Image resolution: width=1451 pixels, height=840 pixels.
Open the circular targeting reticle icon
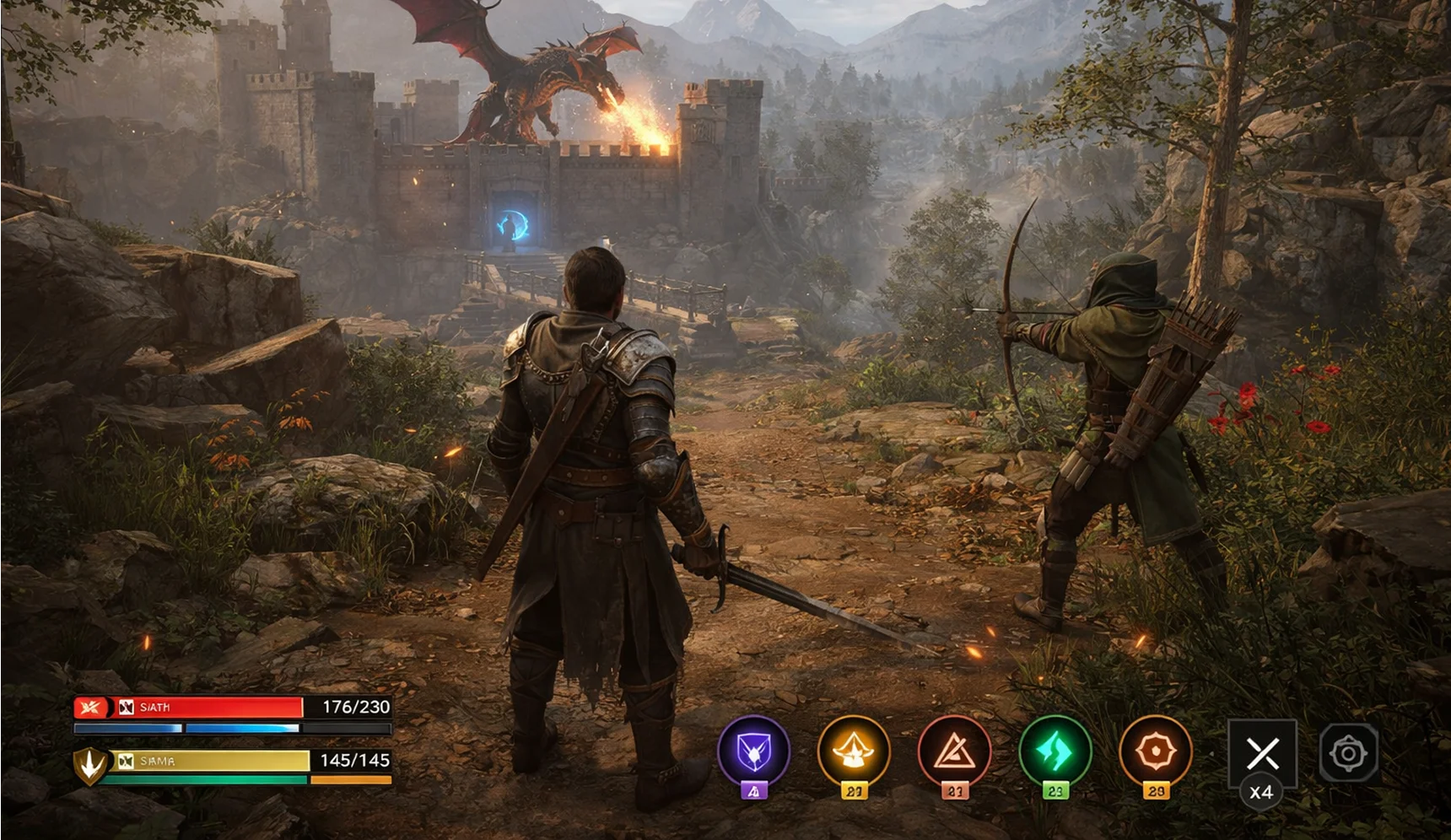(x=1350, y=751)
